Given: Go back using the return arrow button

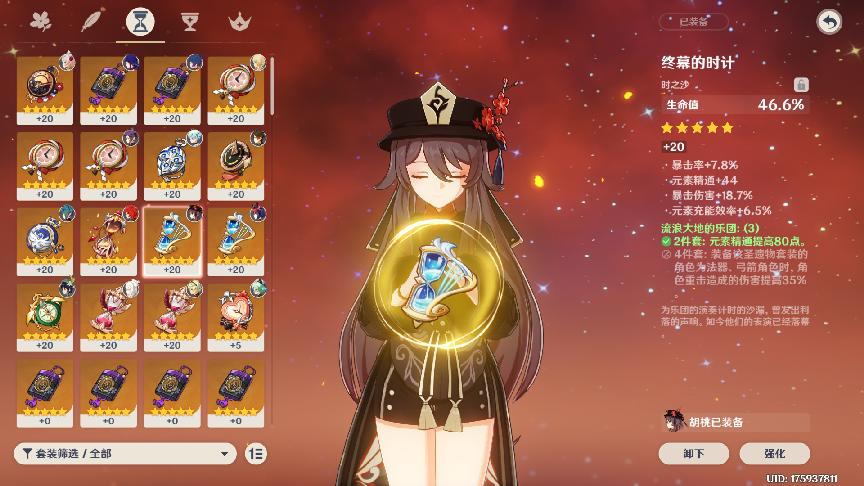Looking at the screenshot, I should (828, 21).
